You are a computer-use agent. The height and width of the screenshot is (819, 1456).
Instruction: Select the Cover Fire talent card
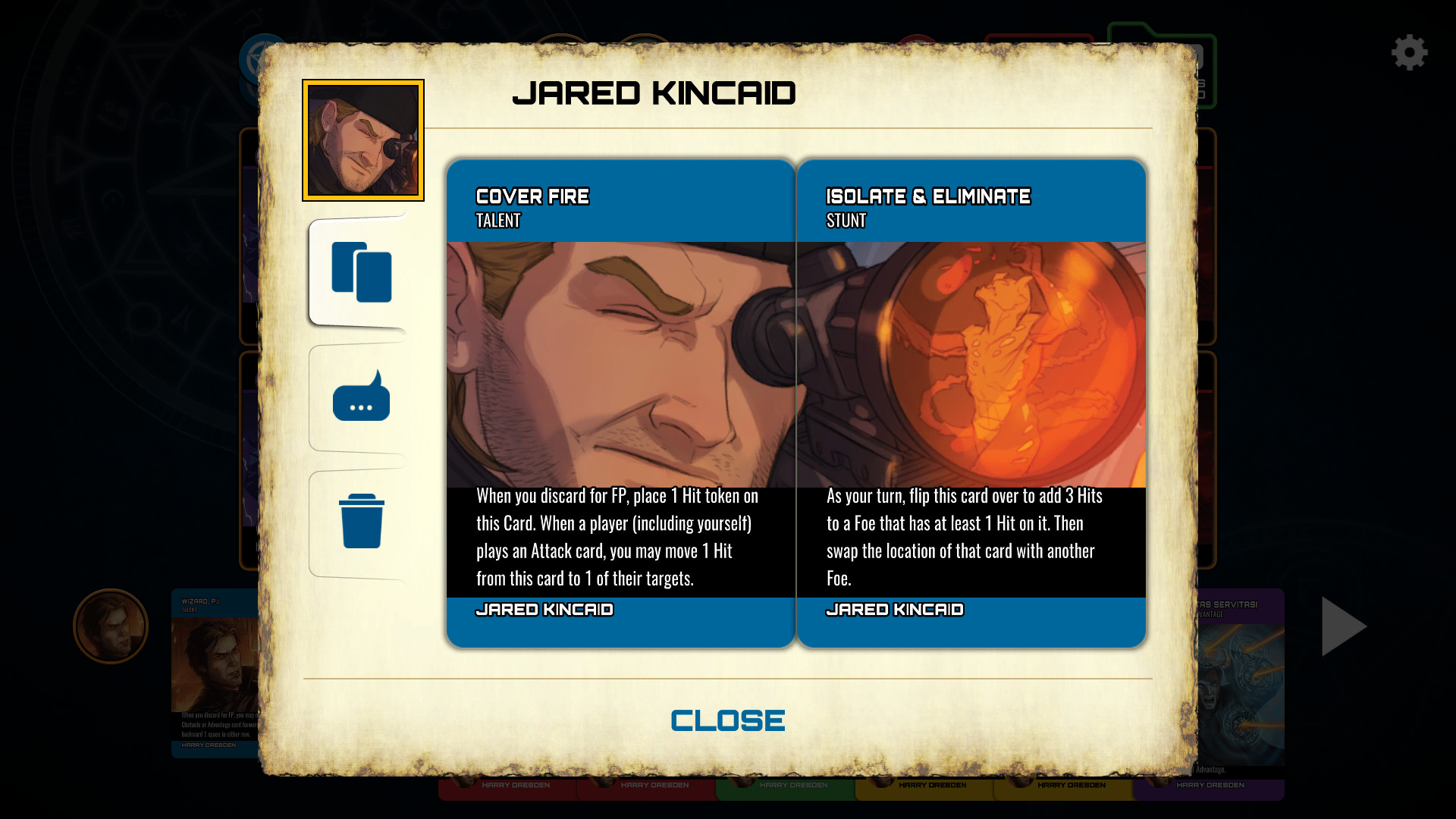click(x=620, y=402)
